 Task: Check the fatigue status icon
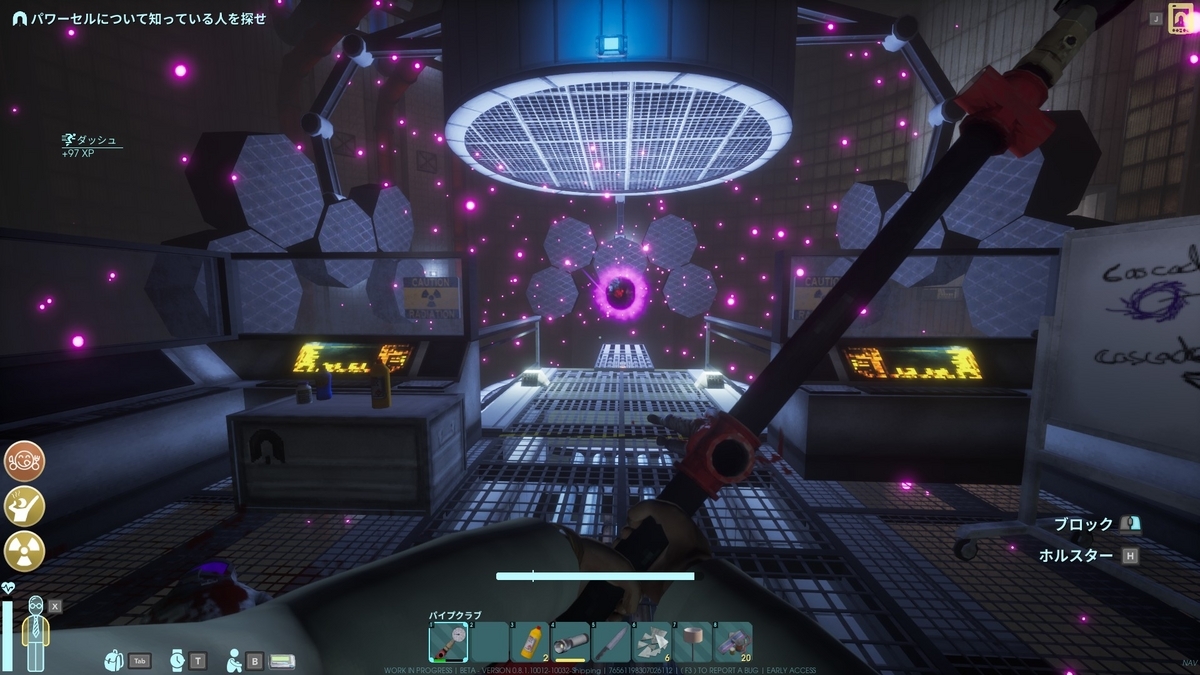[25, 506]
